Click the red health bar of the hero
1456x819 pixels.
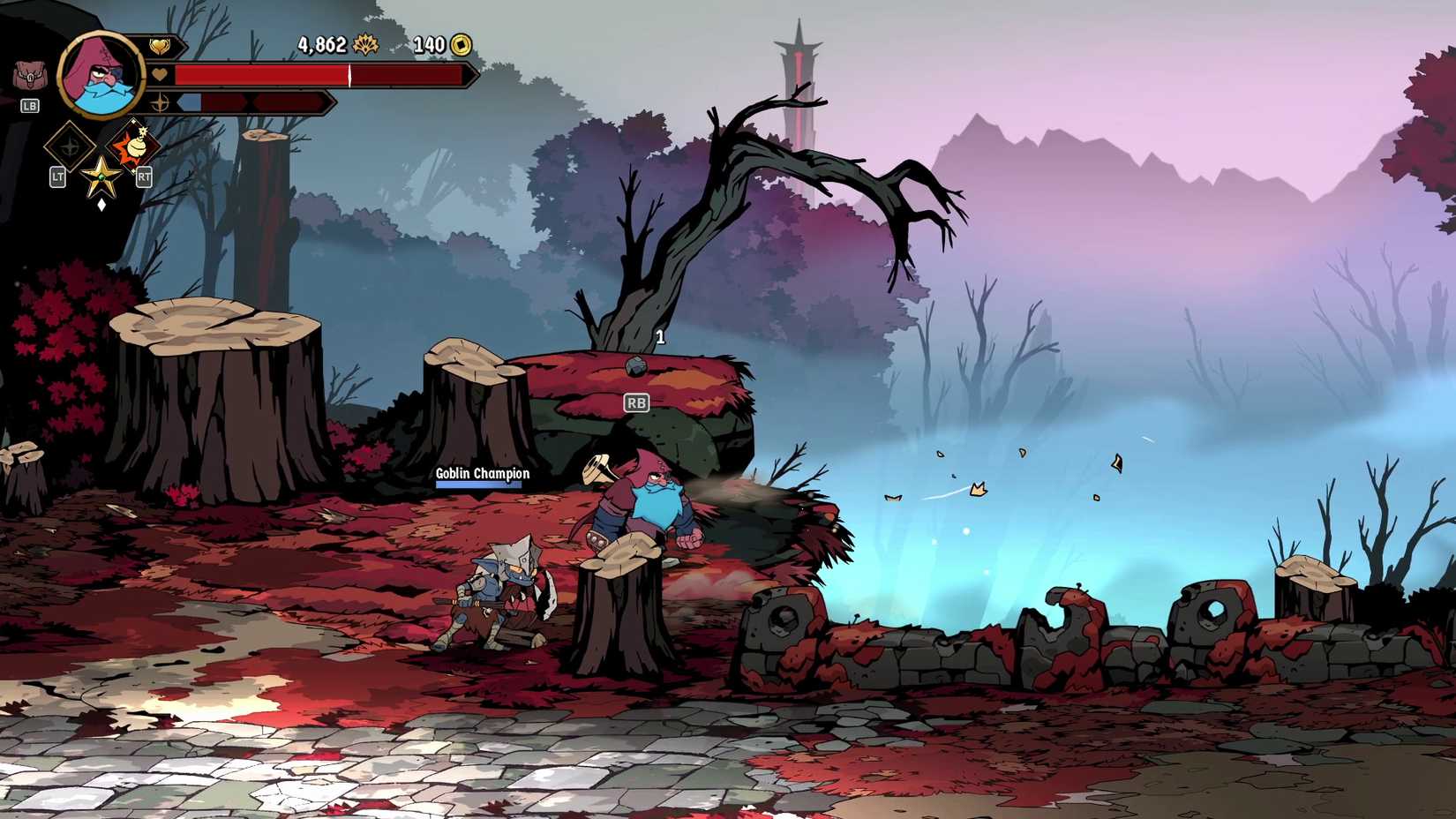click(259, 75)
